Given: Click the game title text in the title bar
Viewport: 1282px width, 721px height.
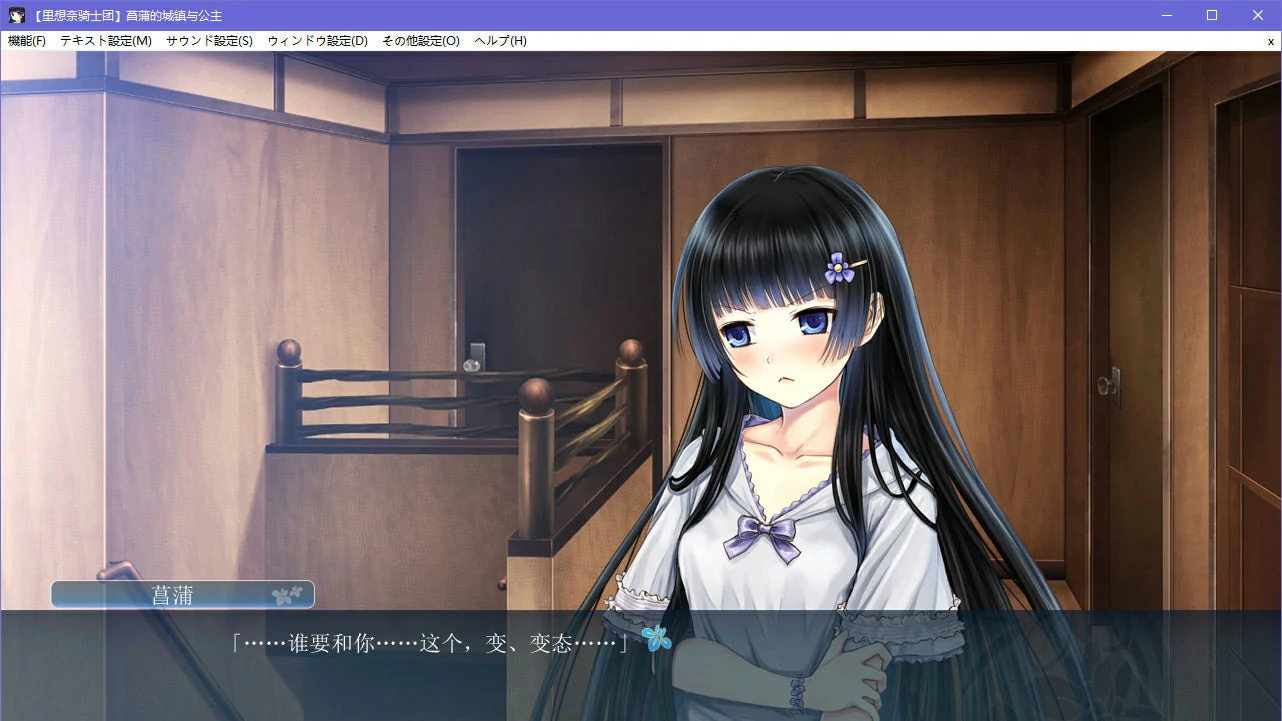Looking at the screenshot, I should pyautogui.click(x=128, y=14).
